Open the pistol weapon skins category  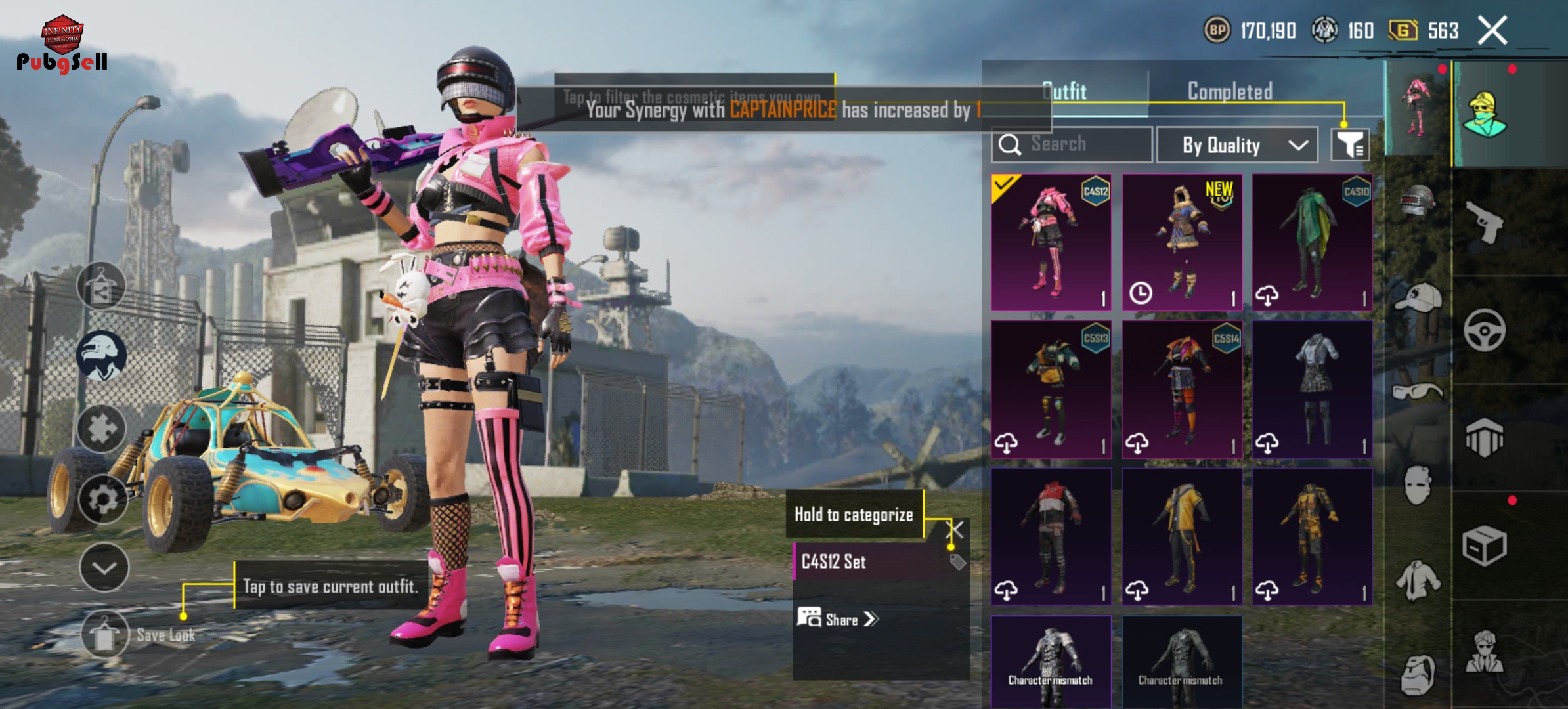(x=1484, y=222)
